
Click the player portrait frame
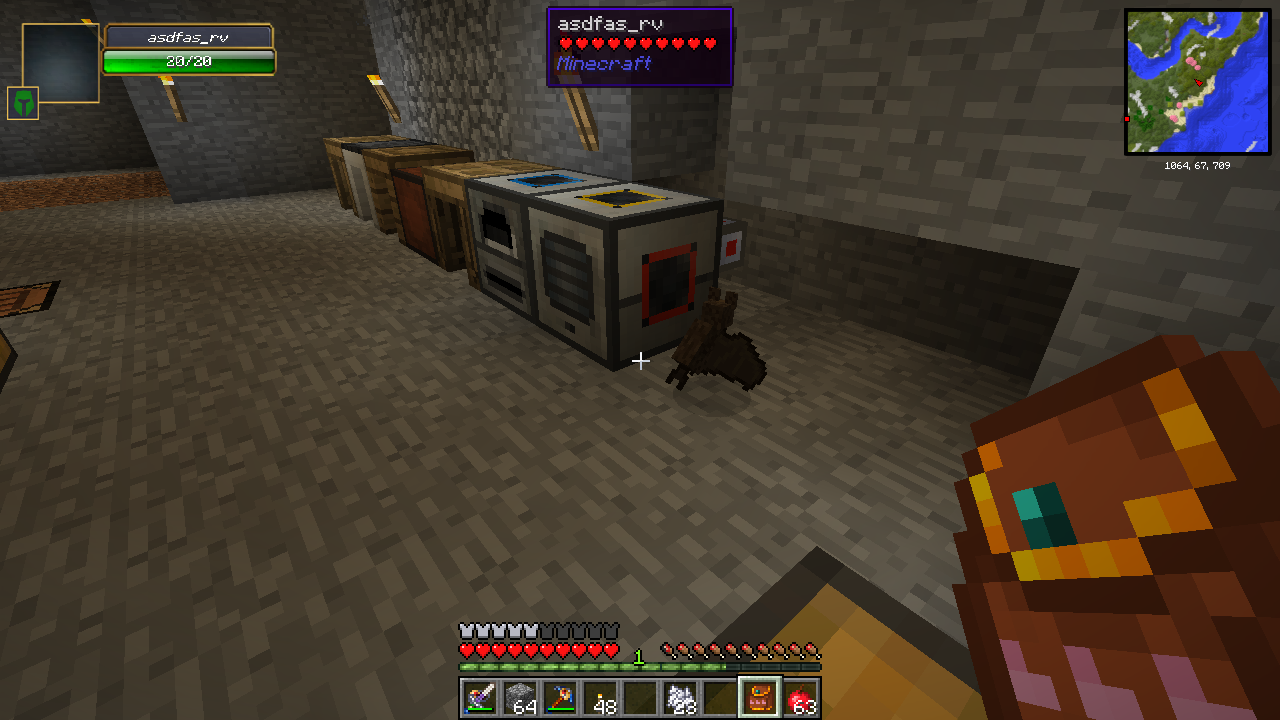coord(60,62)
